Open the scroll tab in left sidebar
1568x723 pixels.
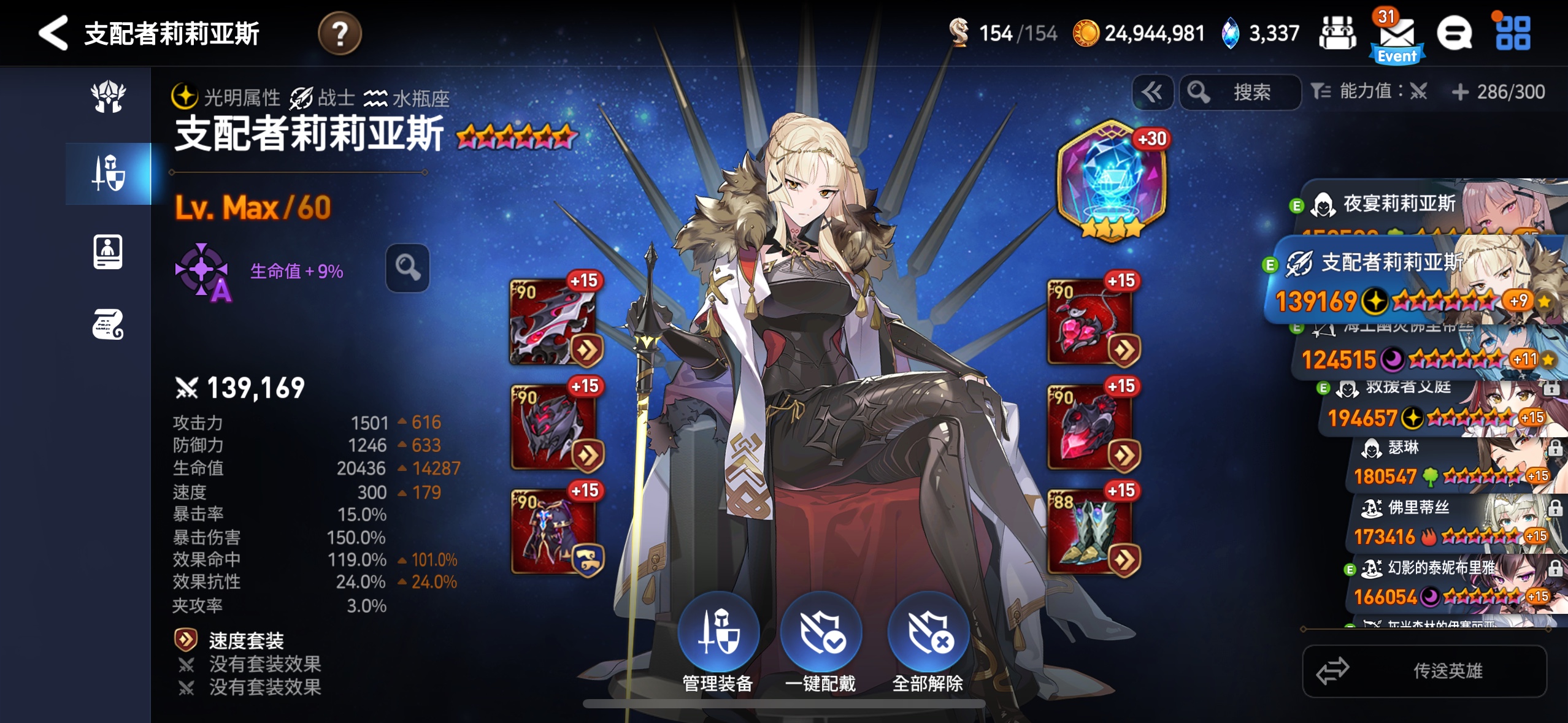click(108, 324)
